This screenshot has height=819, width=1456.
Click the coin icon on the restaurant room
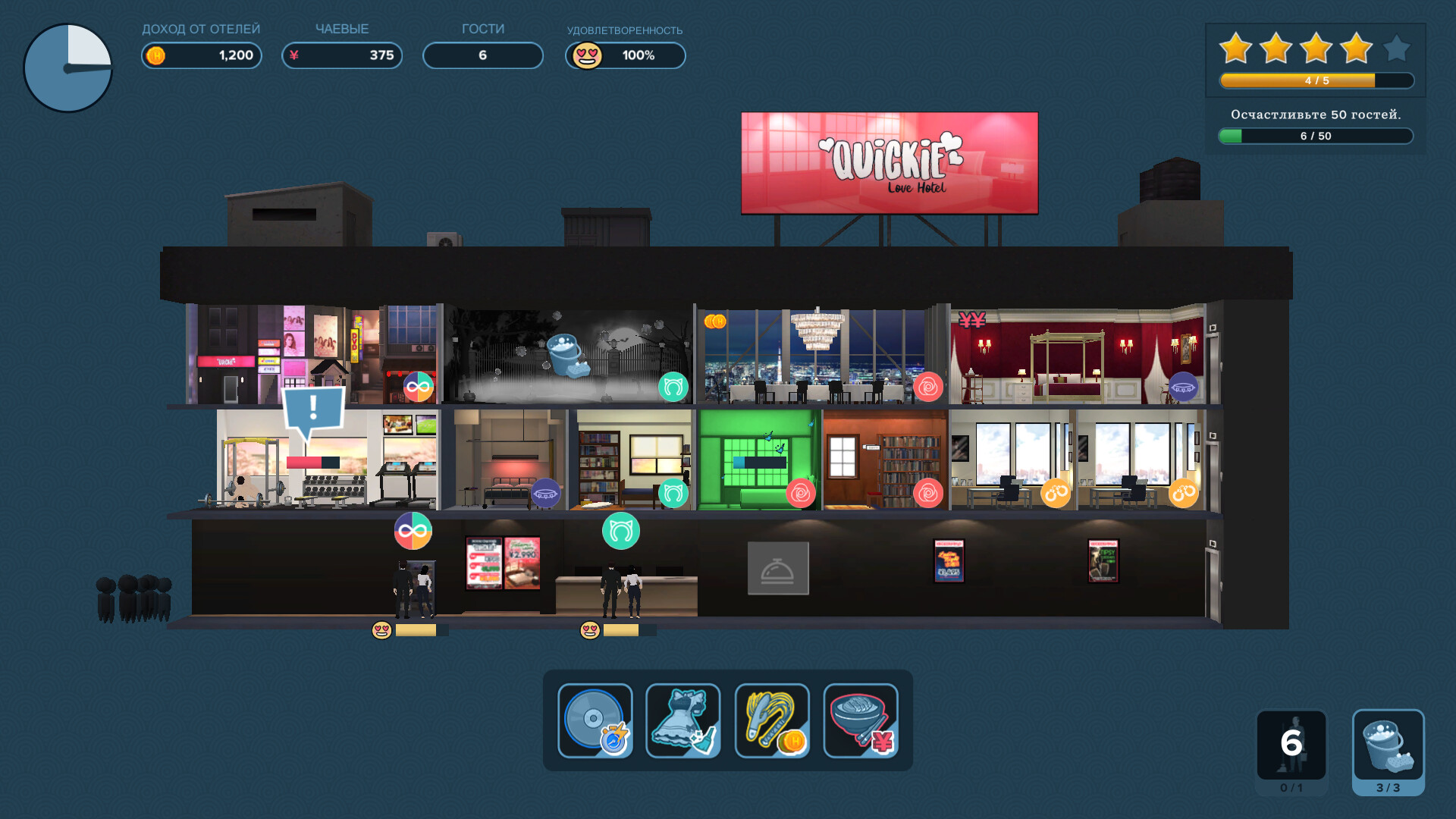point(717,322)
